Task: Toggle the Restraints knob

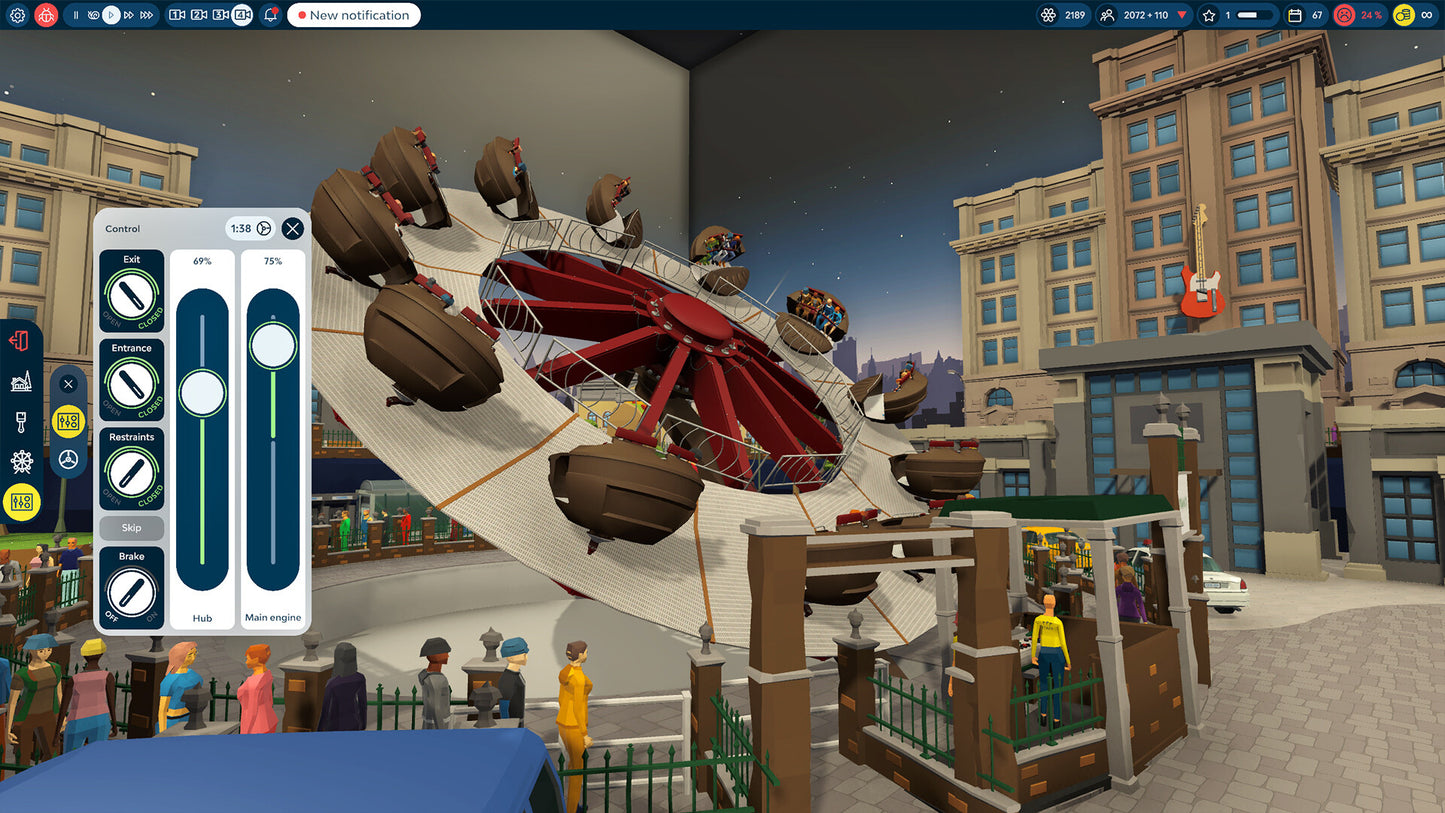Action: click(x=132, y=474)
